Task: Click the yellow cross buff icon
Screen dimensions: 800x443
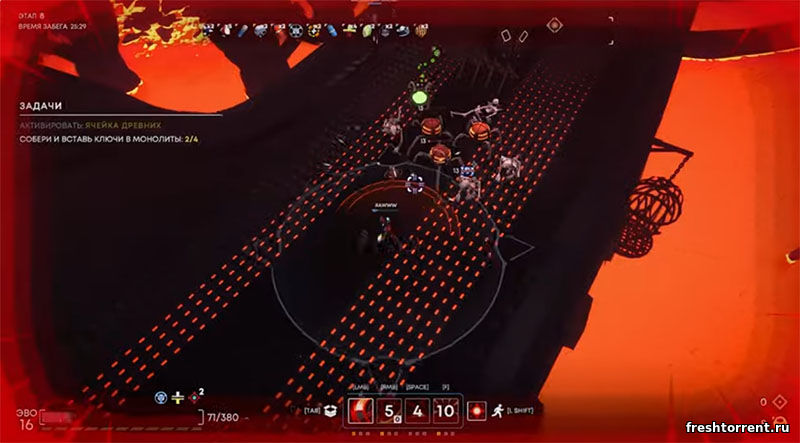Action: click(178, 398)
